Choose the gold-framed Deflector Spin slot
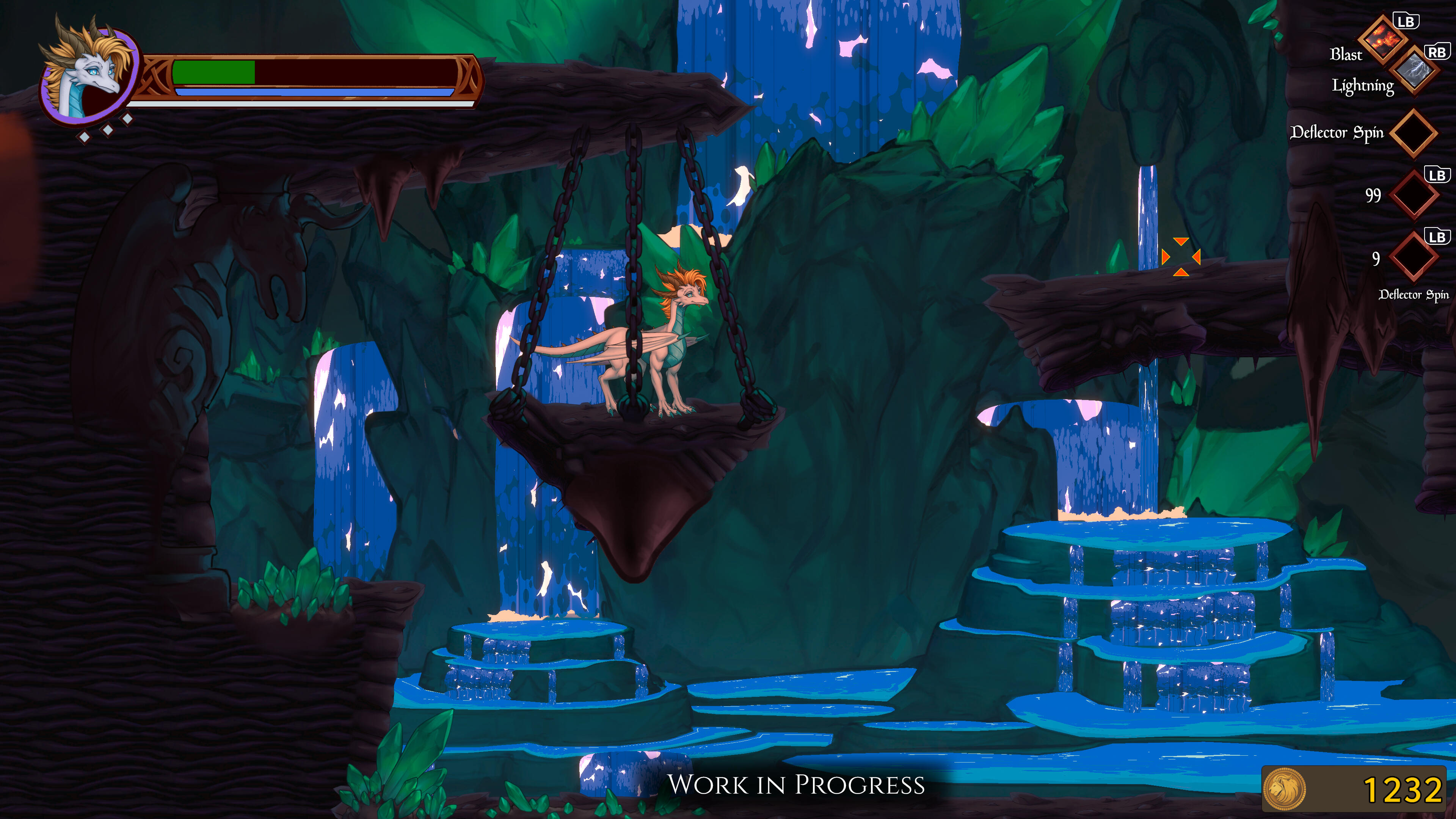Screen dimensions: 1456x819 1413,133
